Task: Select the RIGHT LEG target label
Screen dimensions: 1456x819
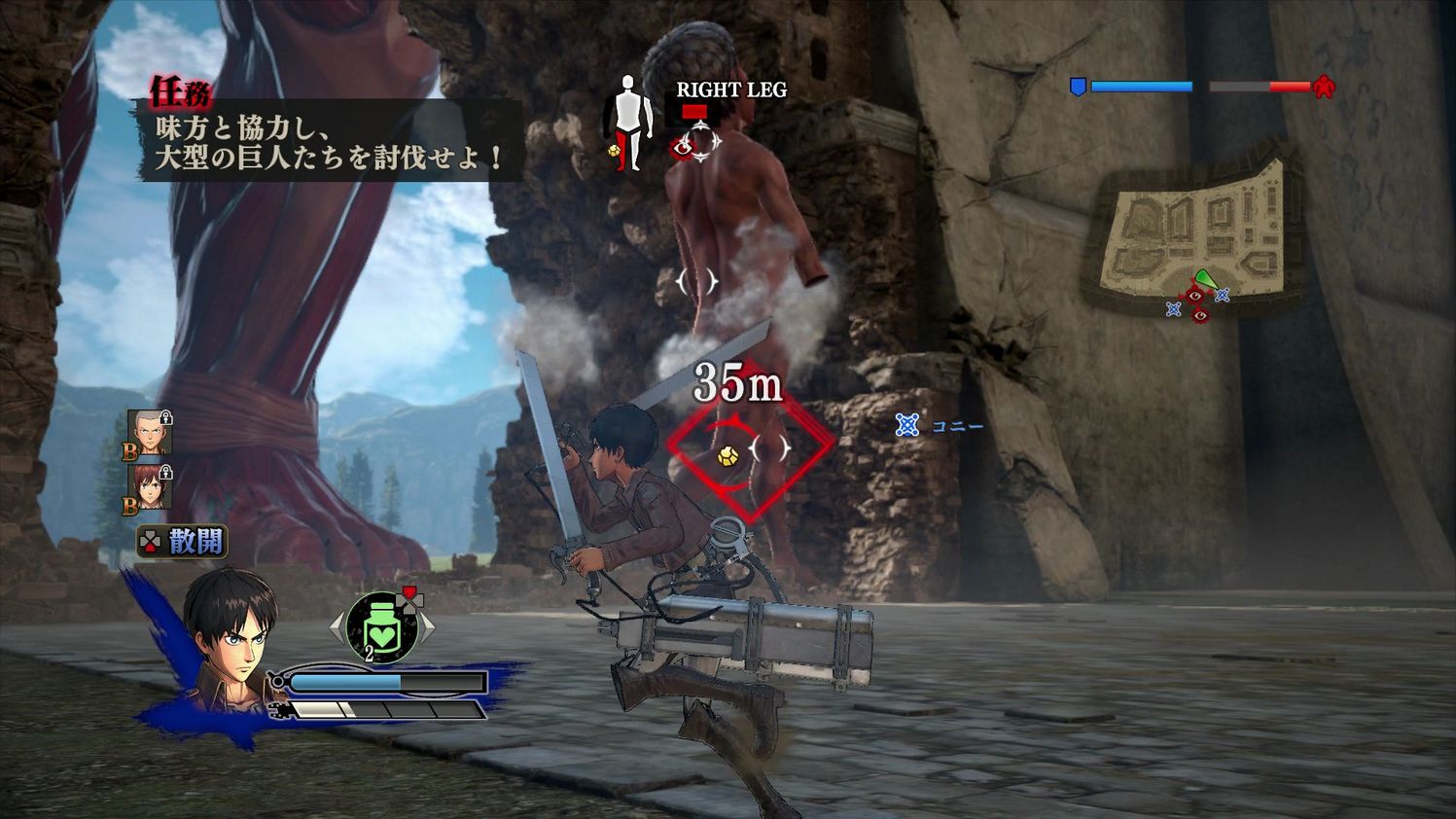Action: pos(731,89)
